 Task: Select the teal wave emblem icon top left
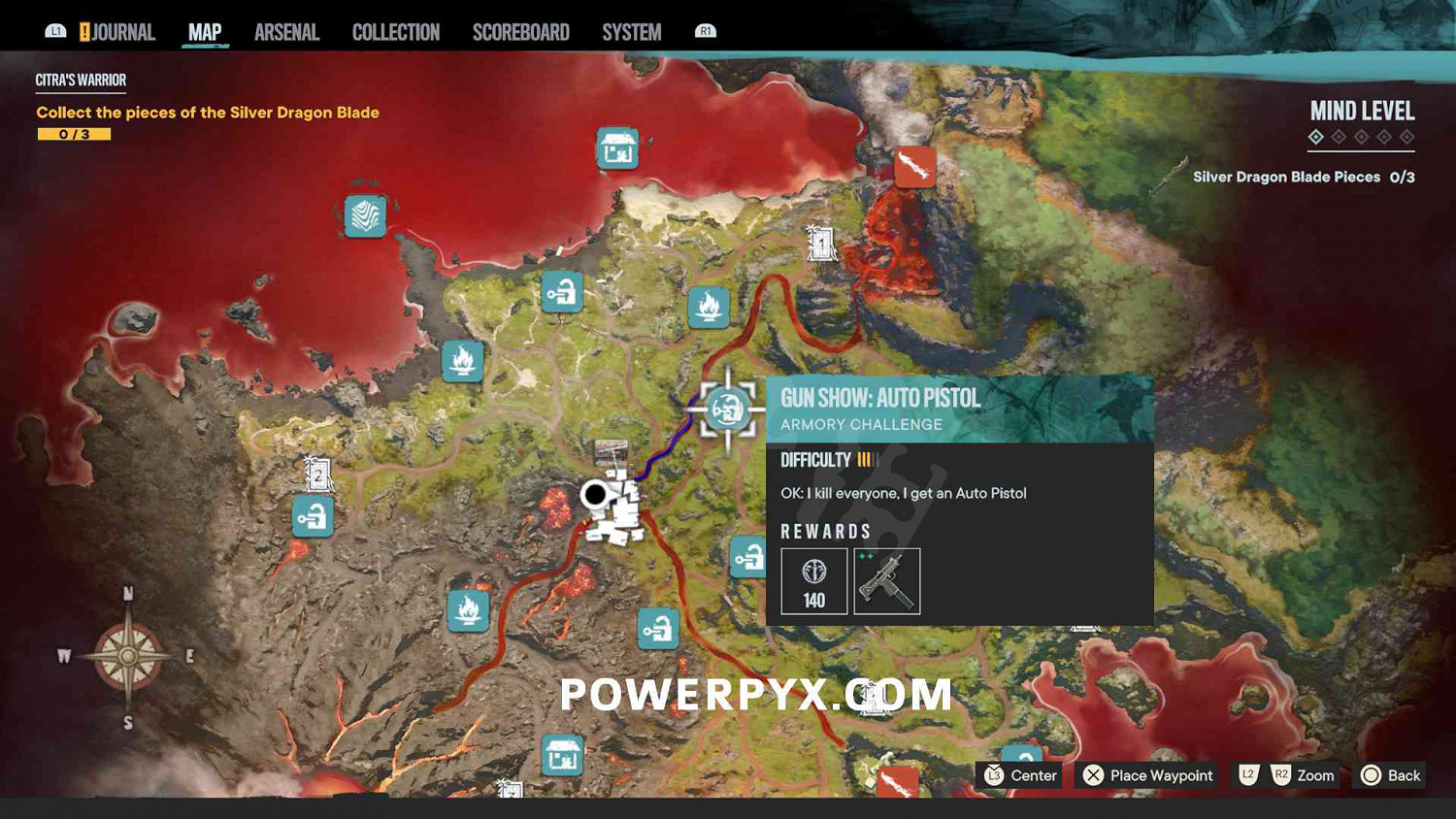click(364, 215)
